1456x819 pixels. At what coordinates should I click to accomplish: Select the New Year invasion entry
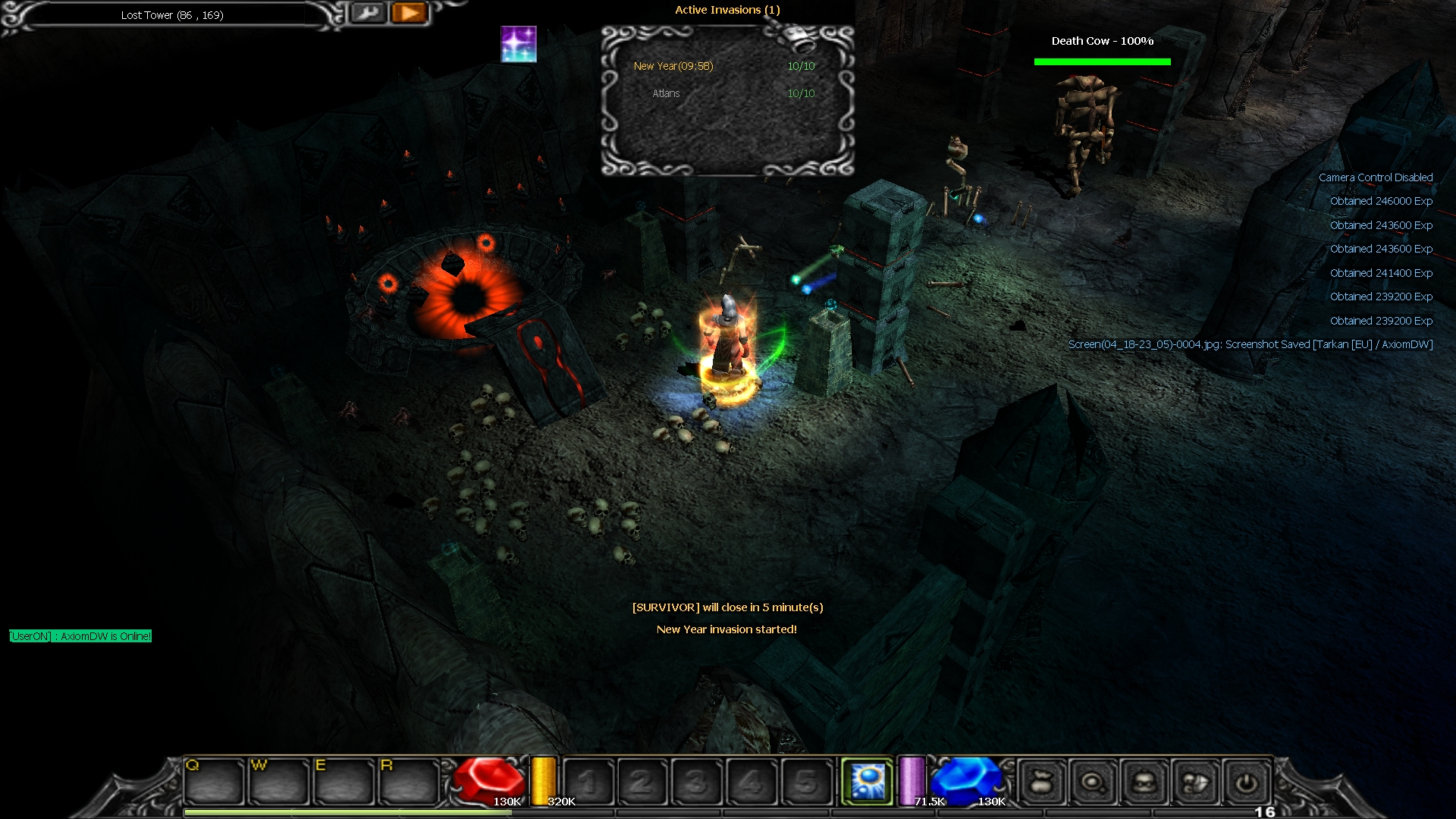tap(673, 66)
